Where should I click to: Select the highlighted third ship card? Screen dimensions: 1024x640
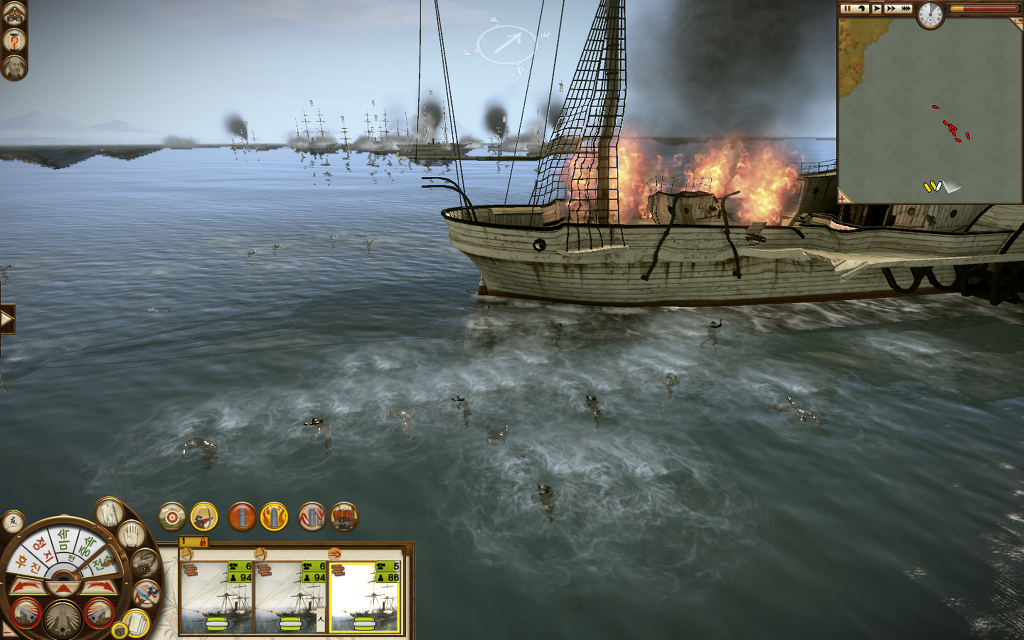point(364,597)
